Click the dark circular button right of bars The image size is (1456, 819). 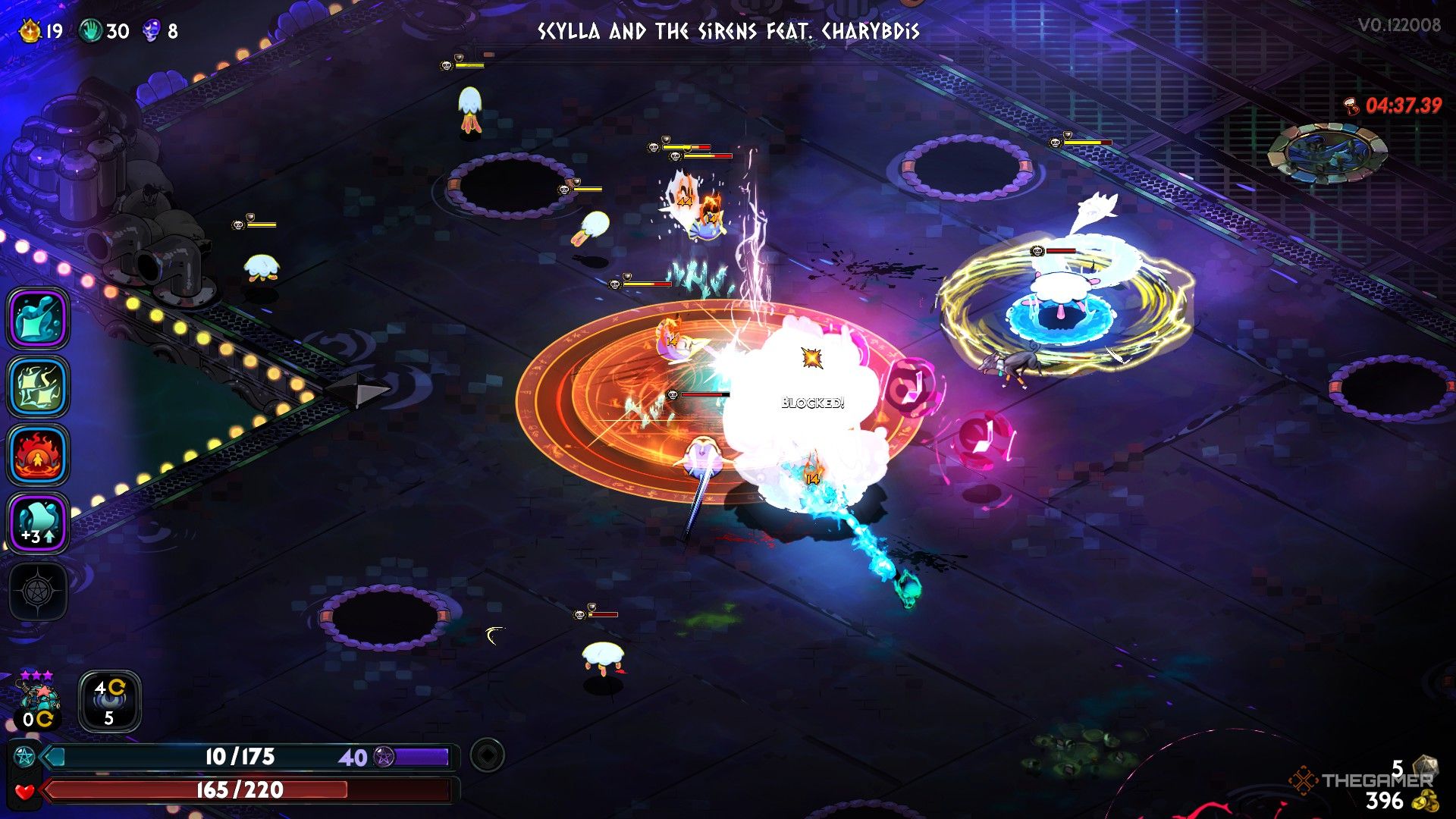487,755
